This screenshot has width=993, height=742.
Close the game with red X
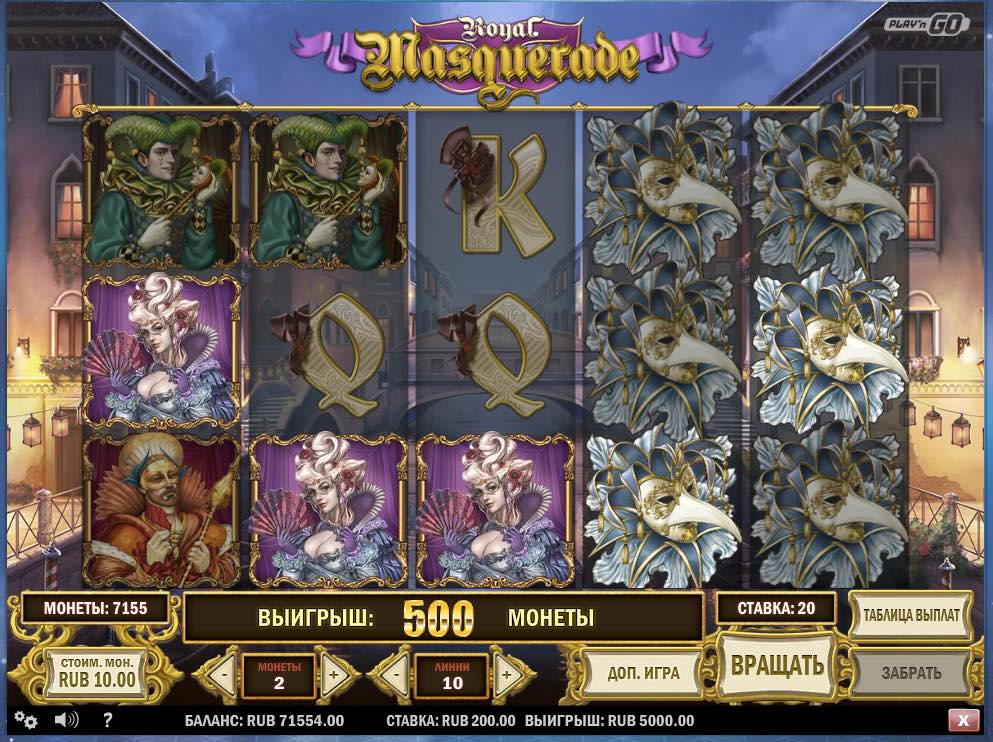tap(962, 720)
